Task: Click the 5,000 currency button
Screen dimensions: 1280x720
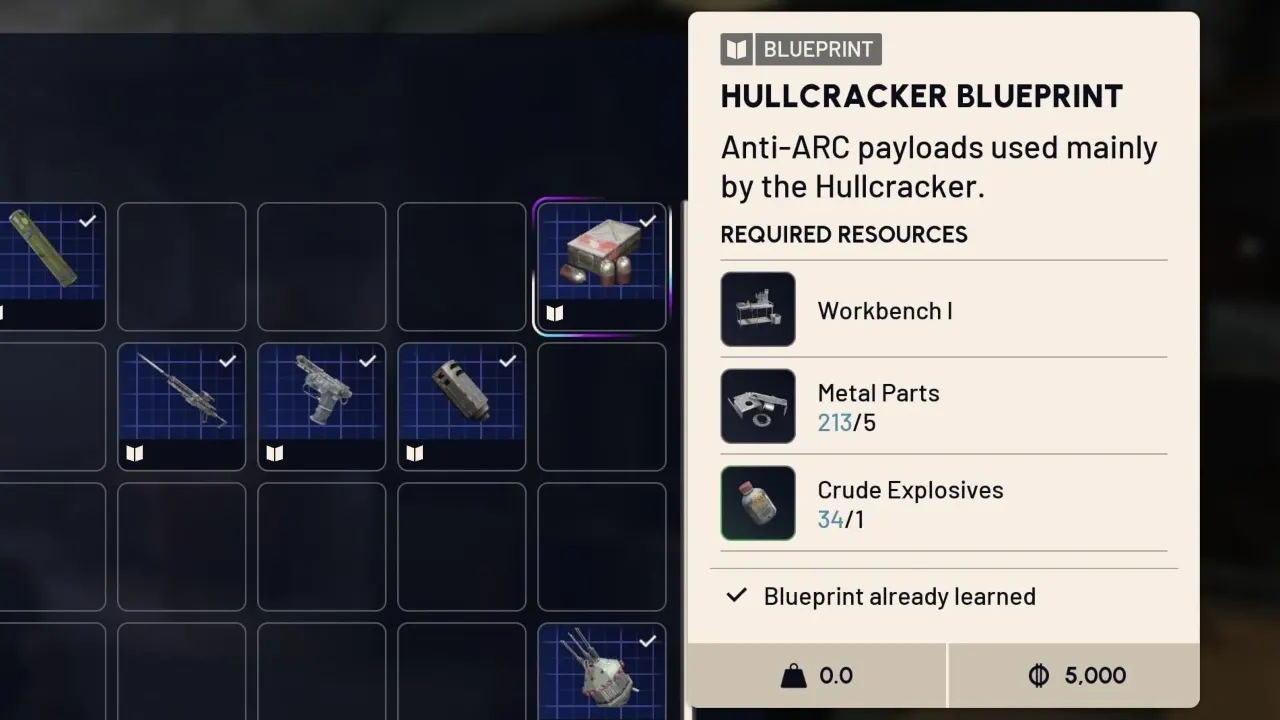Action: (1074, 675)
